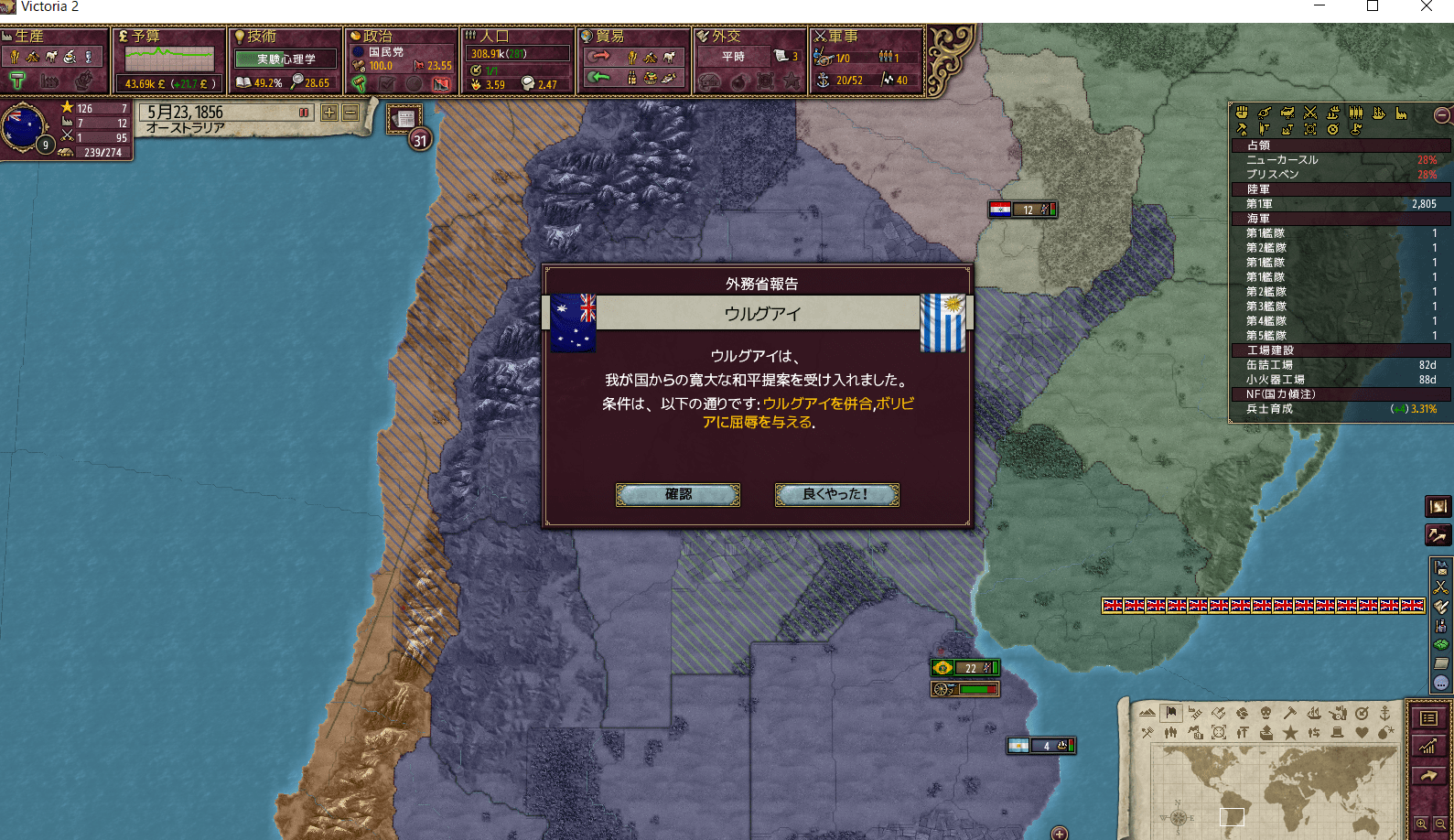Close the Victoria 2 window

1426,7
